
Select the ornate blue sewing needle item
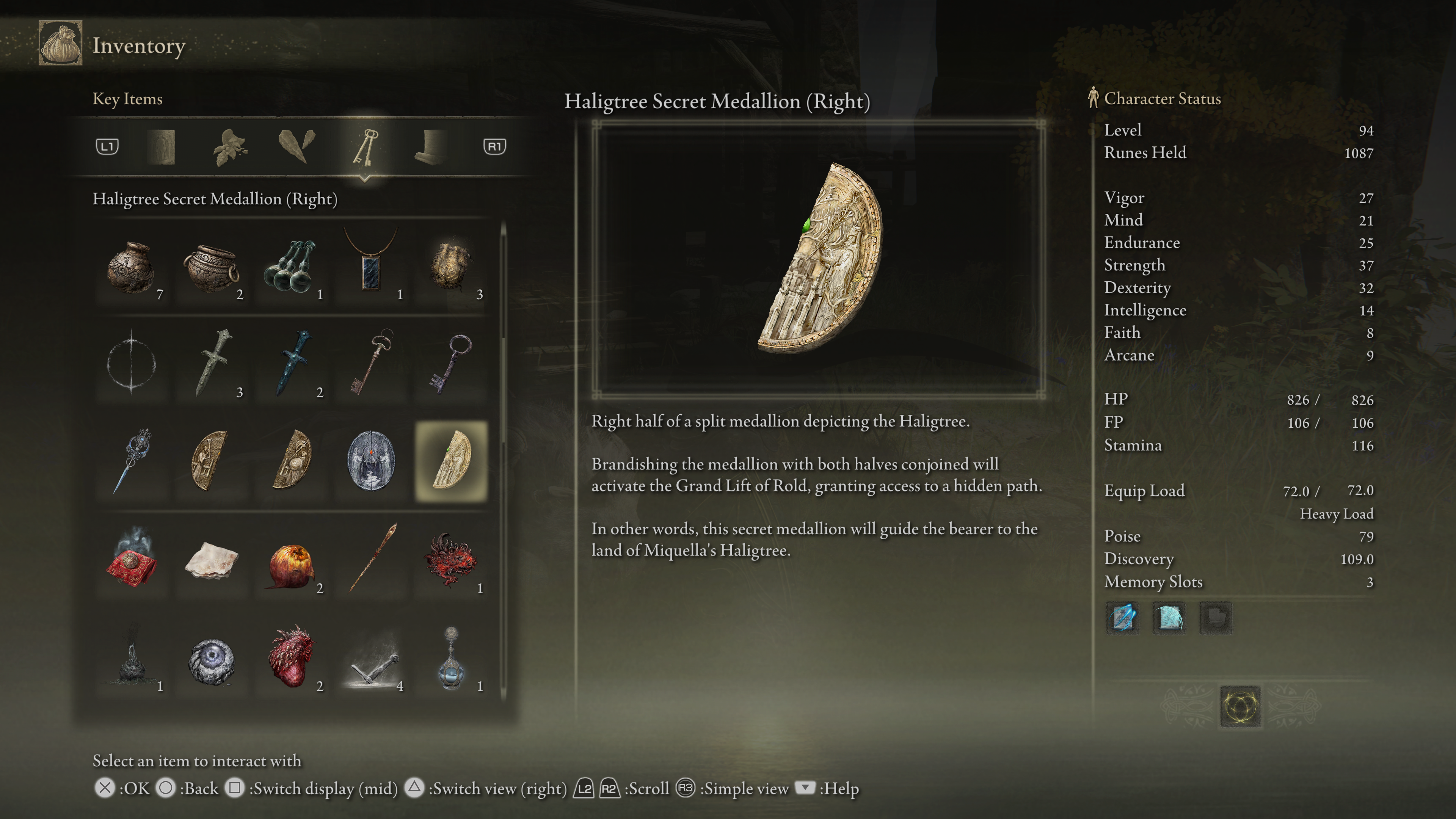pos(132,460)
